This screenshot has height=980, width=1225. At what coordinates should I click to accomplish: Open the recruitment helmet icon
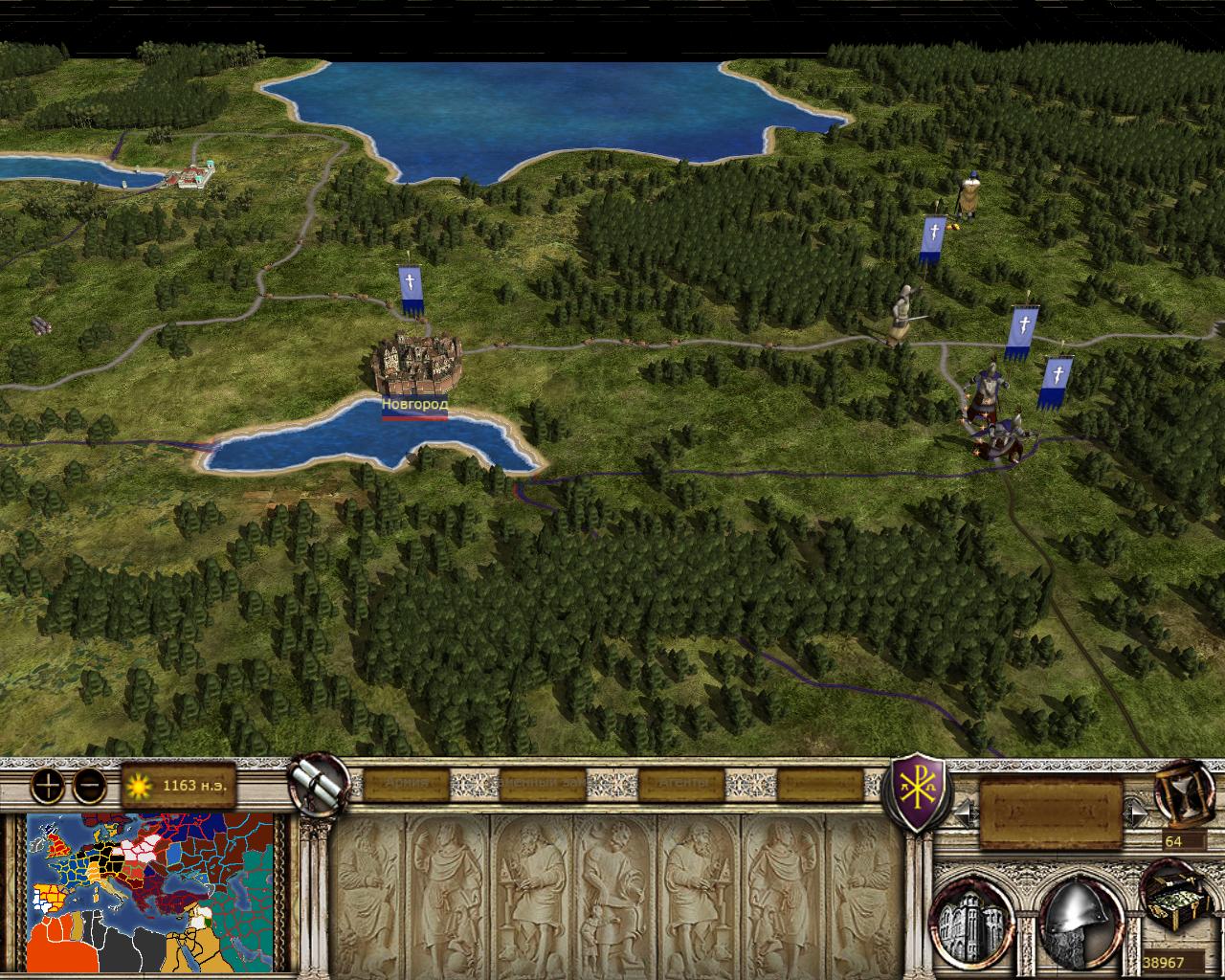tap(1076, 920)
